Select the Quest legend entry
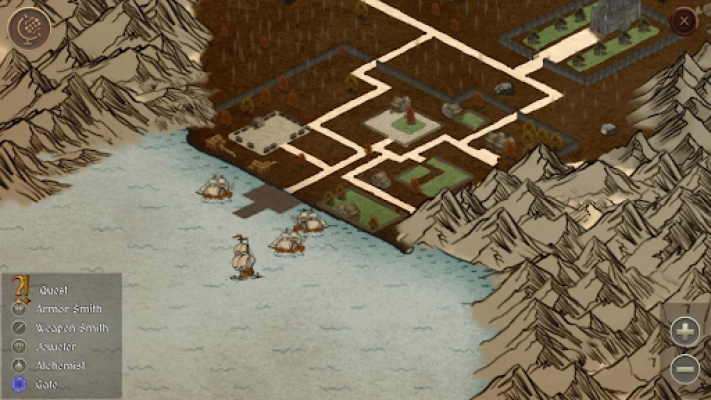This screenshot has width=711, height=400. pos(50,290)
